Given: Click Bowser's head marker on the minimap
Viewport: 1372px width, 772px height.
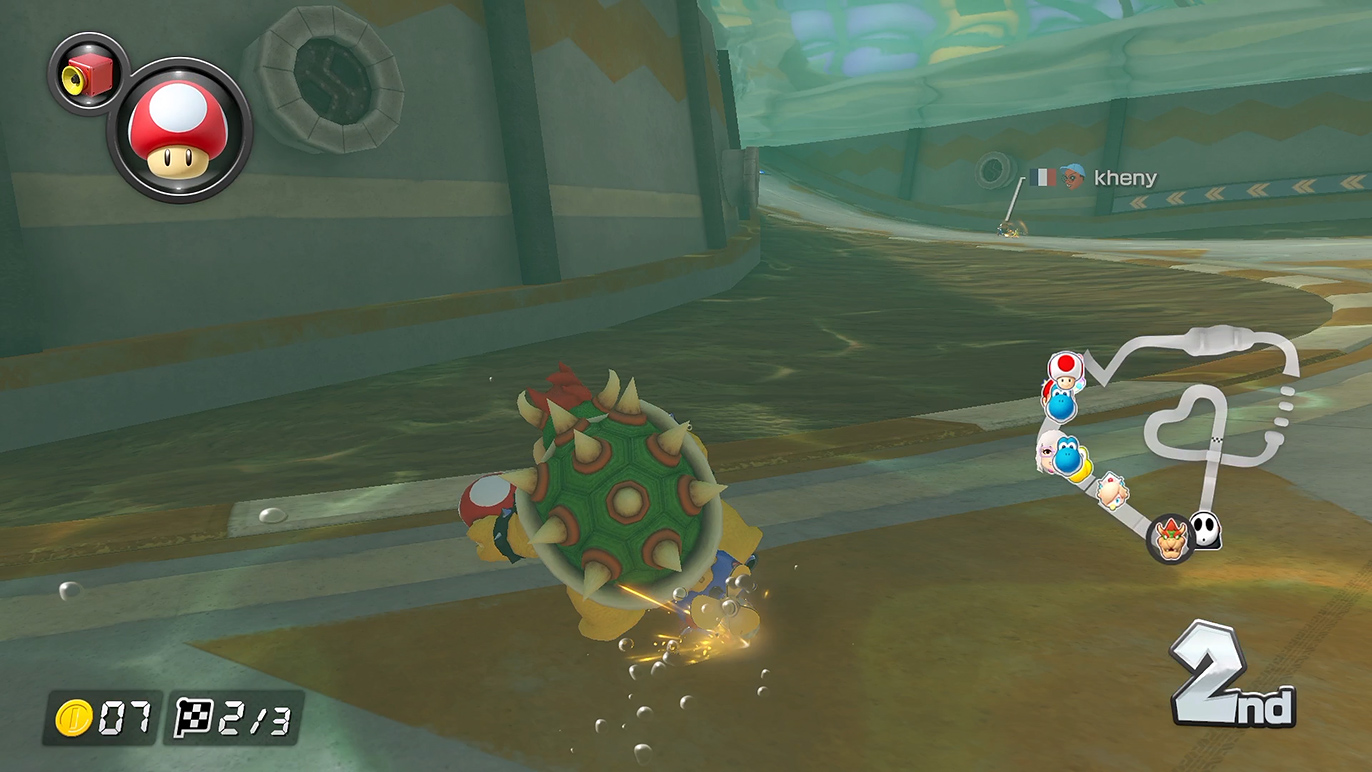Looking at the screenshot, I should (x=1169, y=538).
